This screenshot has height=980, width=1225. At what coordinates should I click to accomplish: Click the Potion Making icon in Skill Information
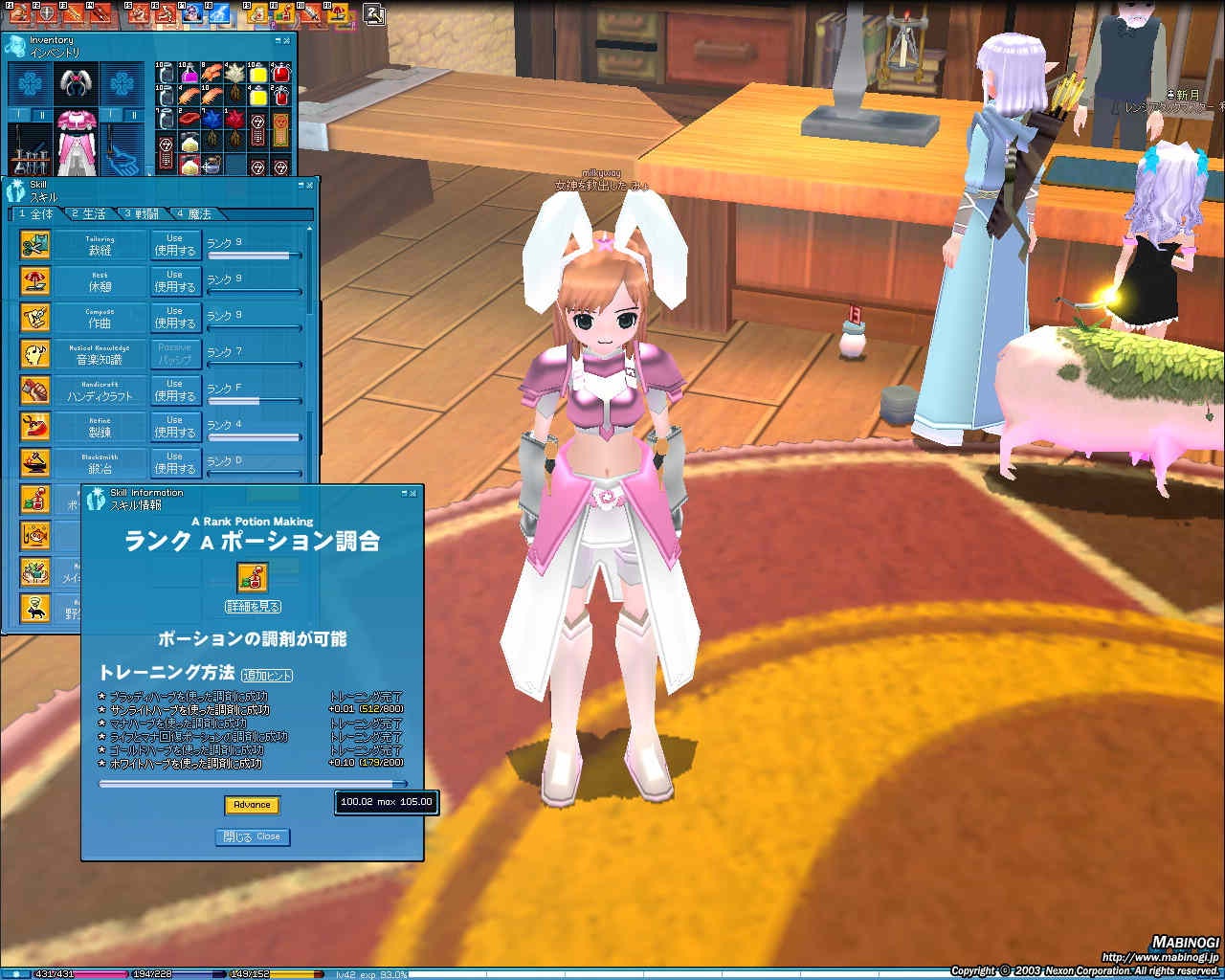[x=253, y=576]
